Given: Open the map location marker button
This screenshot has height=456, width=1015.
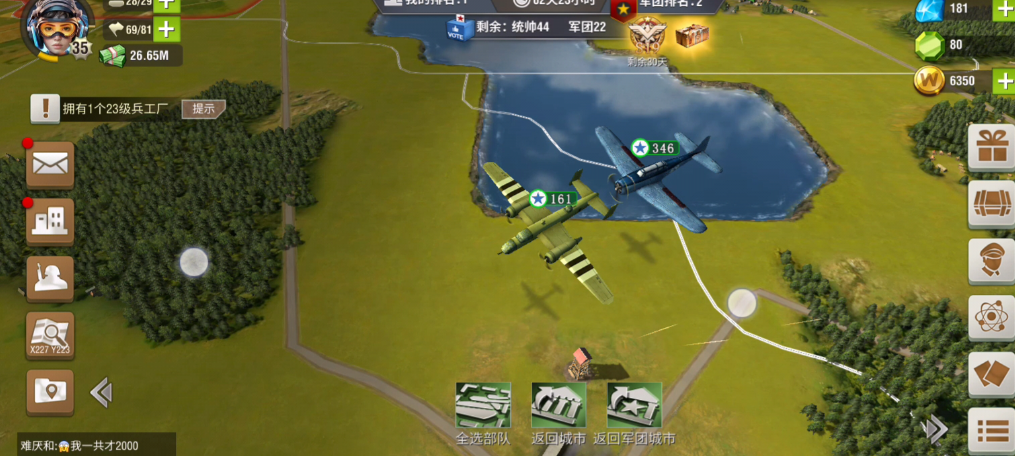Looking at the screenshot, I should [x=50, y=391].
